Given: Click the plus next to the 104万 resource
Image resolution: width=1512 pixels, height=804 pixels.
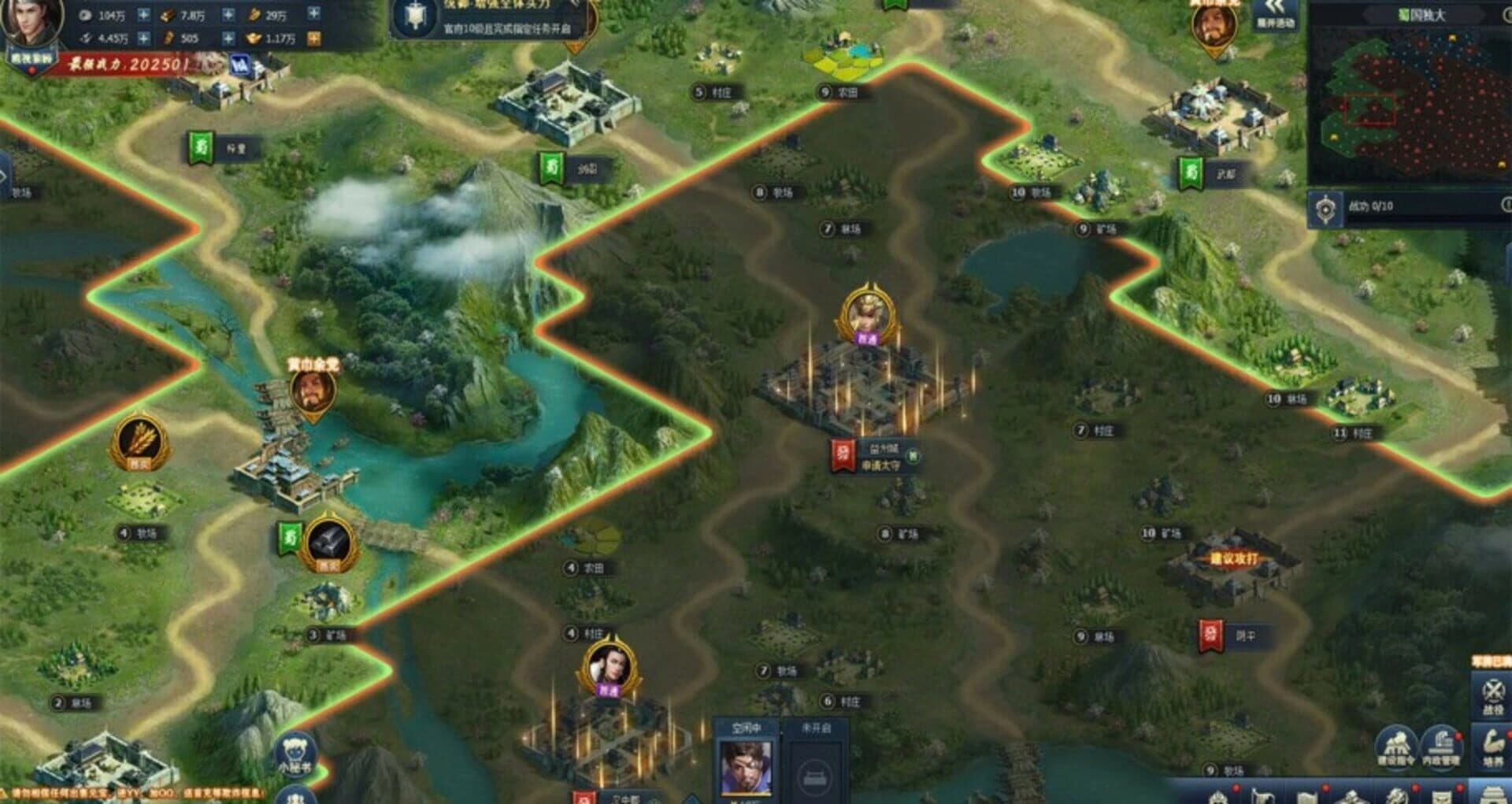Looking at the screenshot, I should point(143,15).
